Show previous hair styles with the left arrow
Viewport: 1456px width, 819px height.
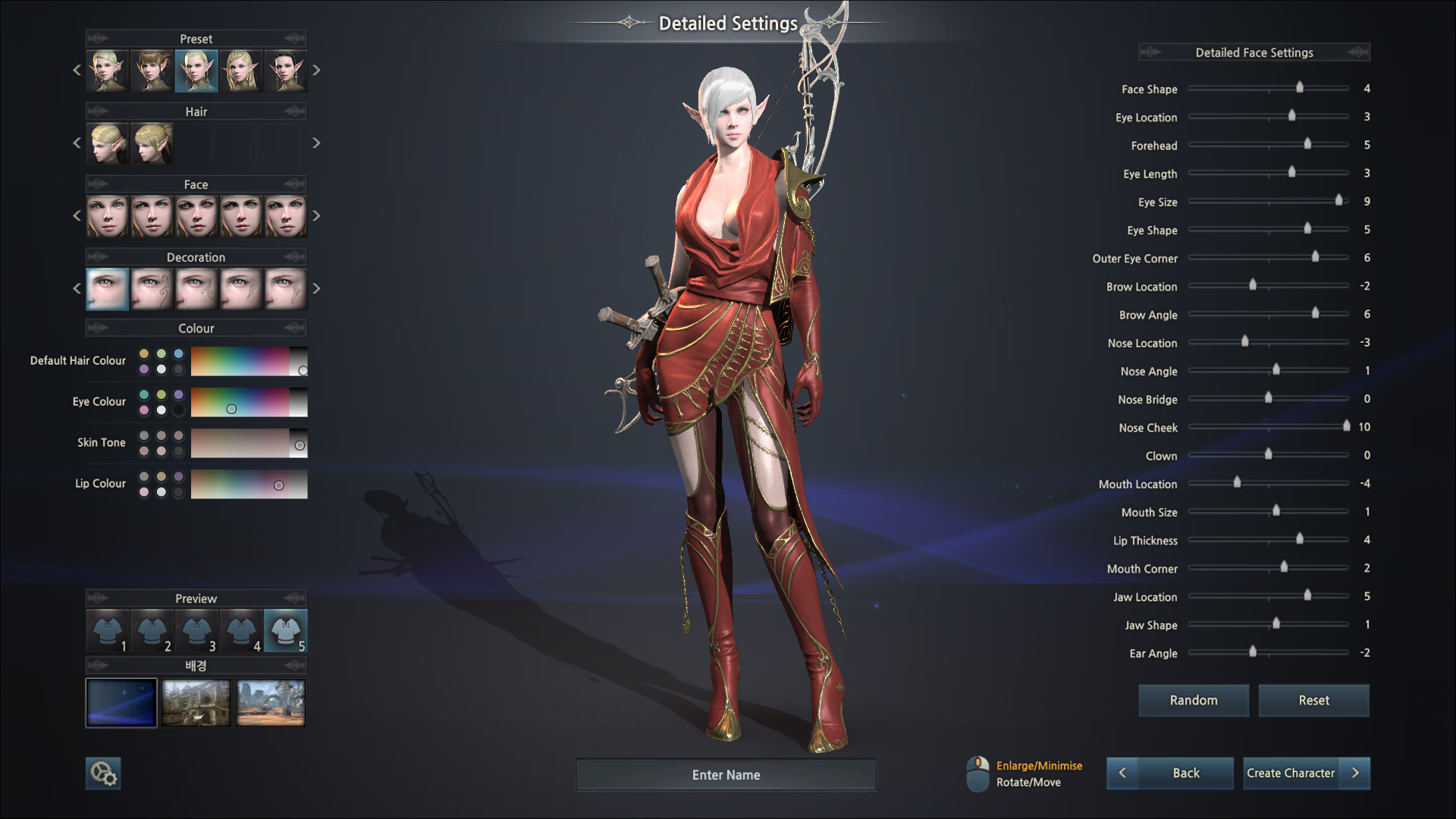(77, 143)
